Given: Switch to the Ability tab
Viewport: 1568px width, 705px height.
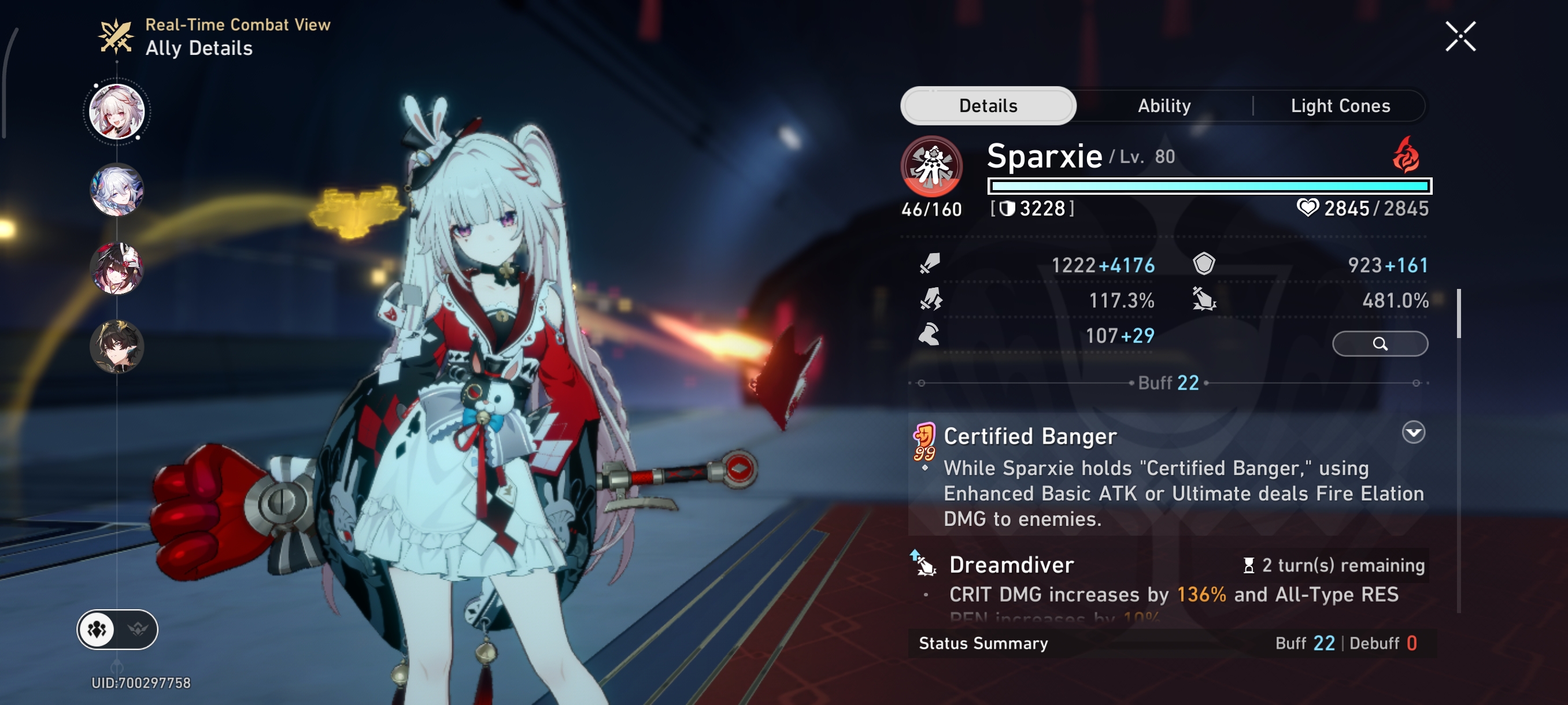Looking at the screenshot, I should click(x=1164, y=106).
